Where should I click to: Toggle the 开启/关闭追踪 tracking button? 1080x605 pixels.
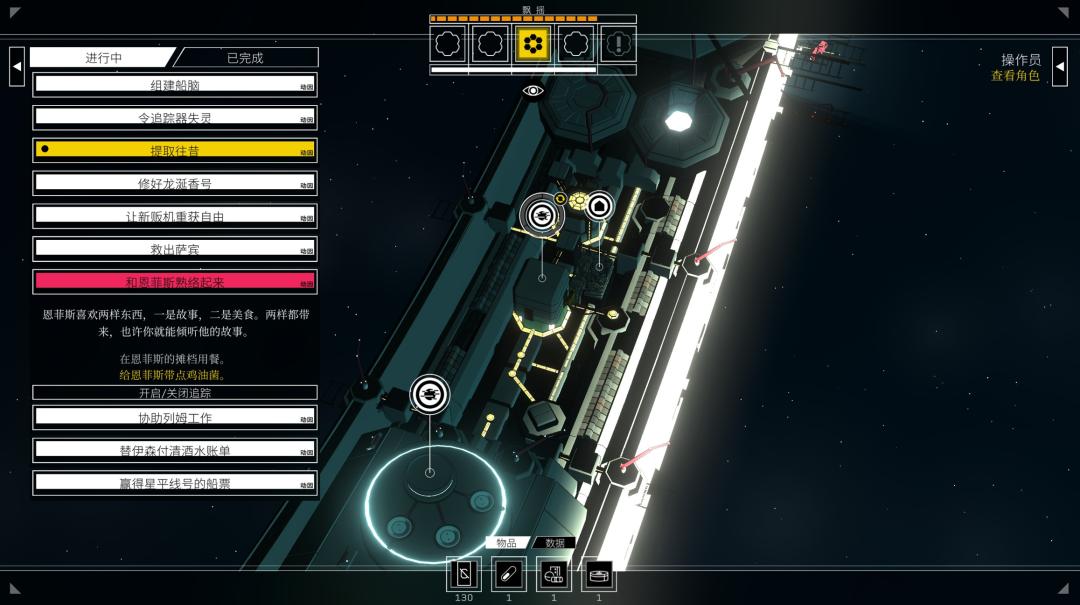click(x=174, y=393)
